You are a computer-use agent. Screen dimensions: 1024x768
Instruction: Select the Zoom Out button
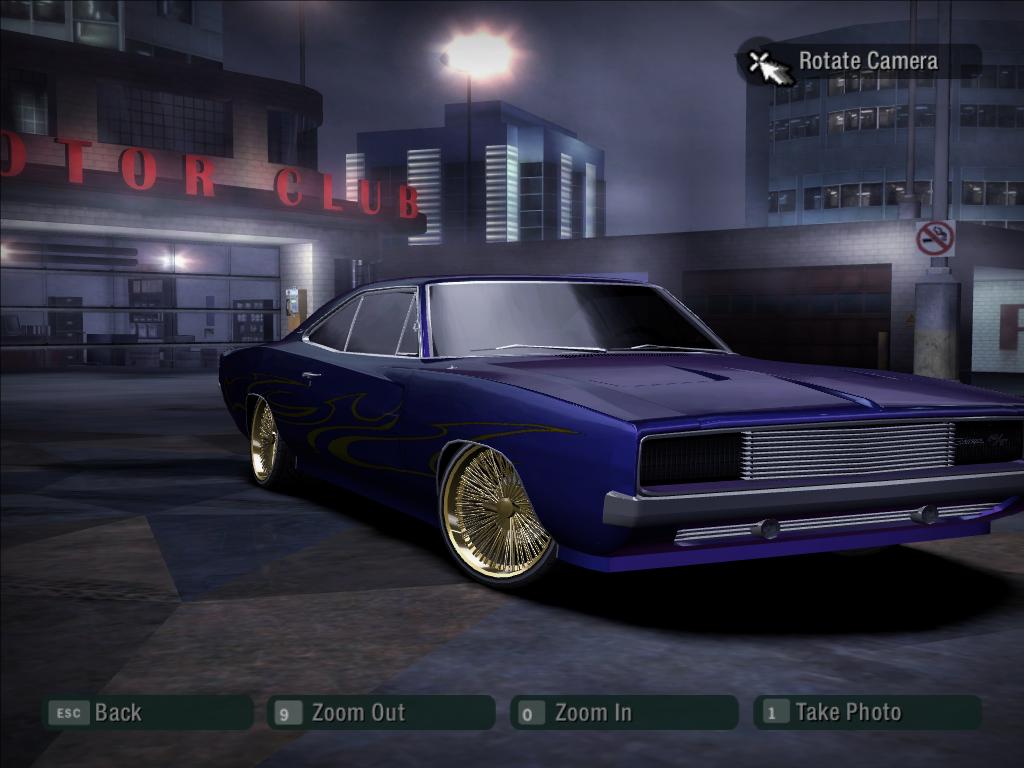pyautogui.click(x=380, y=713)
